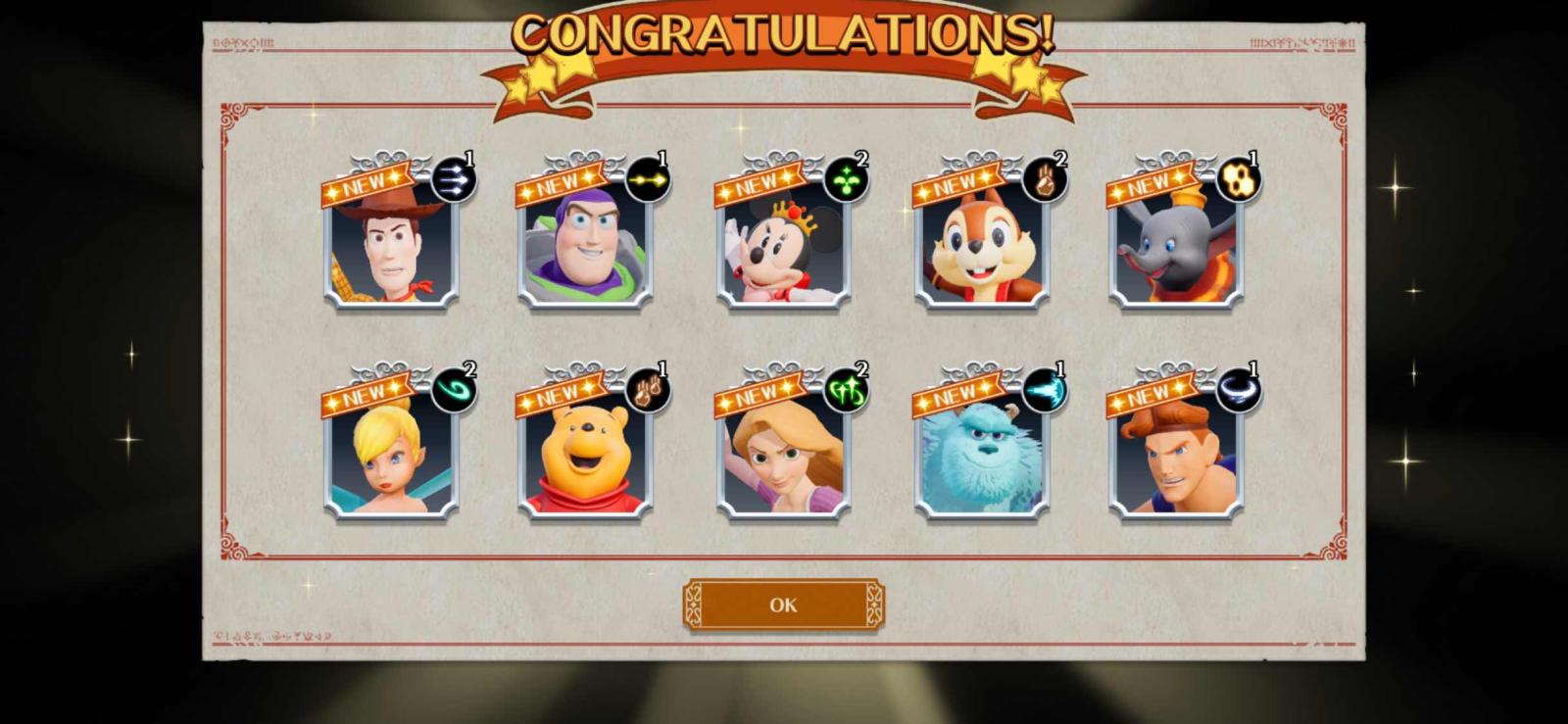1568x724 pixels.
Task: Tap the Rapunzel character card
Action: tap(783, 453)
